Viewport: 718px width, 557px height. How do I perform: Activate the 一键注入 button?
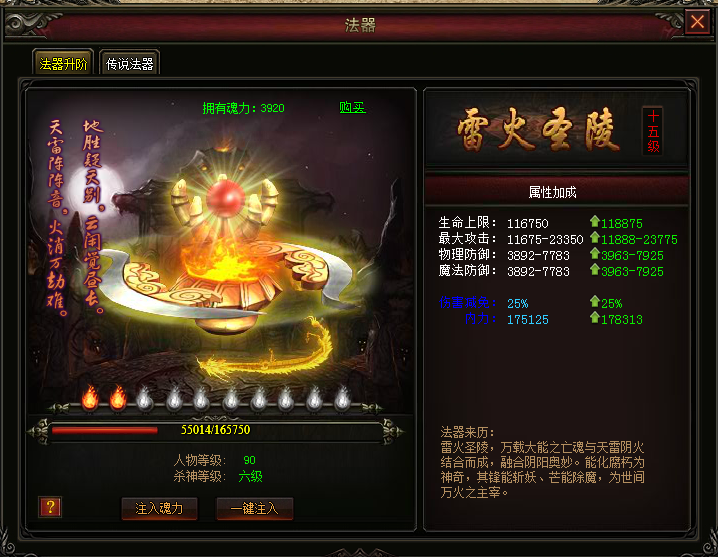tap(254, 508)
